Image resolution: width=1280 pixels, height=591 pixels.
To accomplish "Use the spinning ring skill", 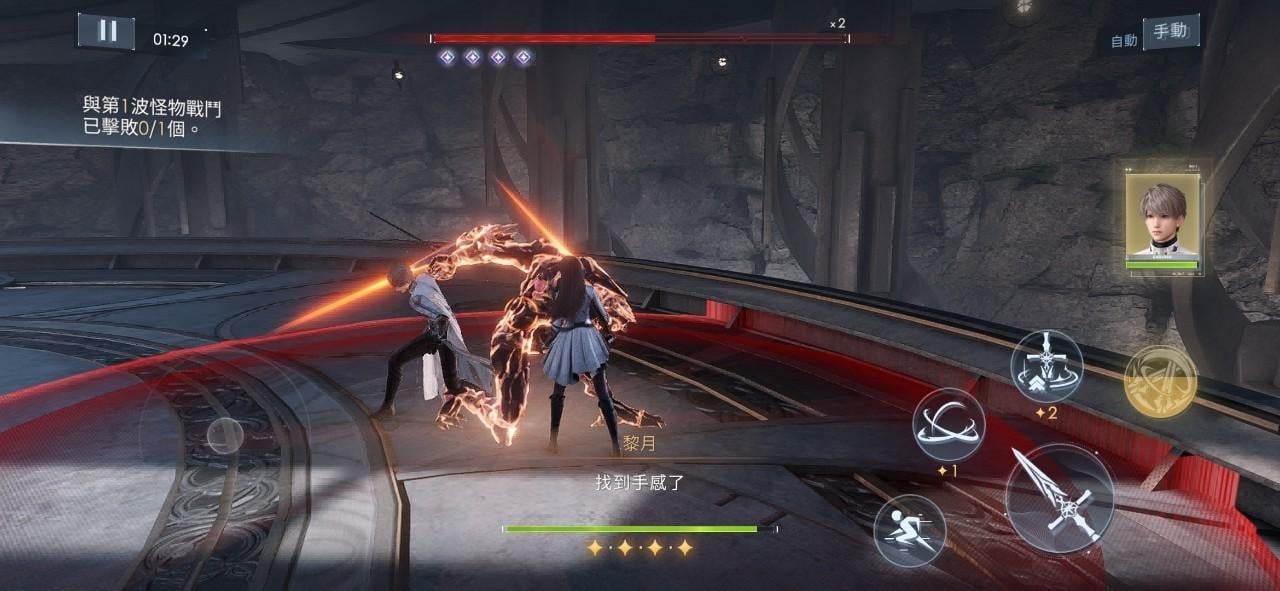I will coord(948,424).
